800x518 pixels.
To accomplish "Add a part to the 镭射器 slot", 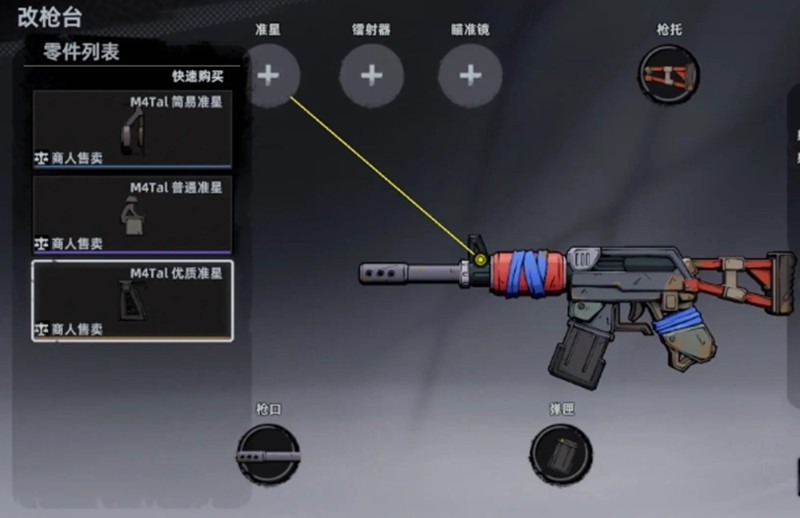I will [371, 74].
